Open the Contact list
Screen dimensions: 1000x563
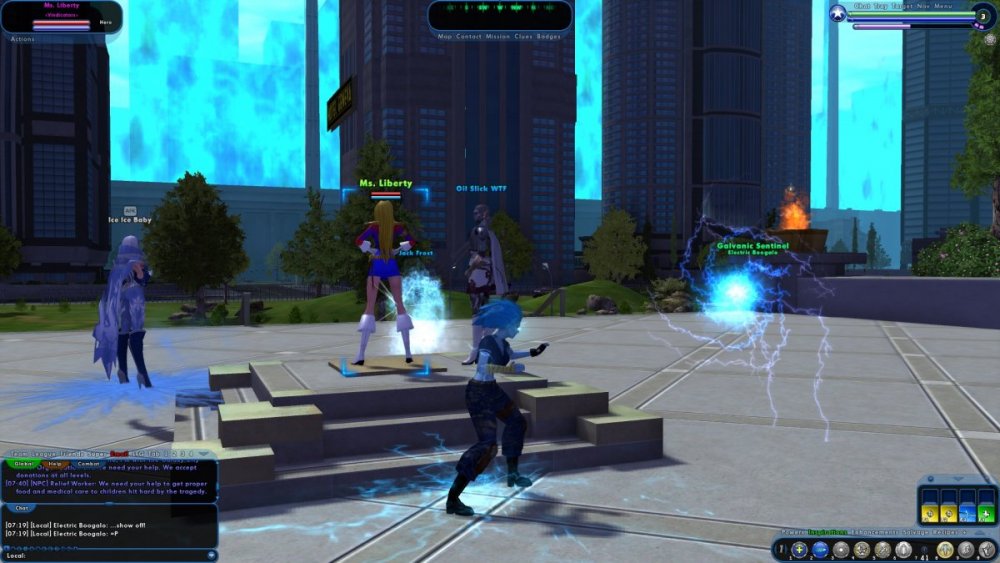(x=468, y=35)
